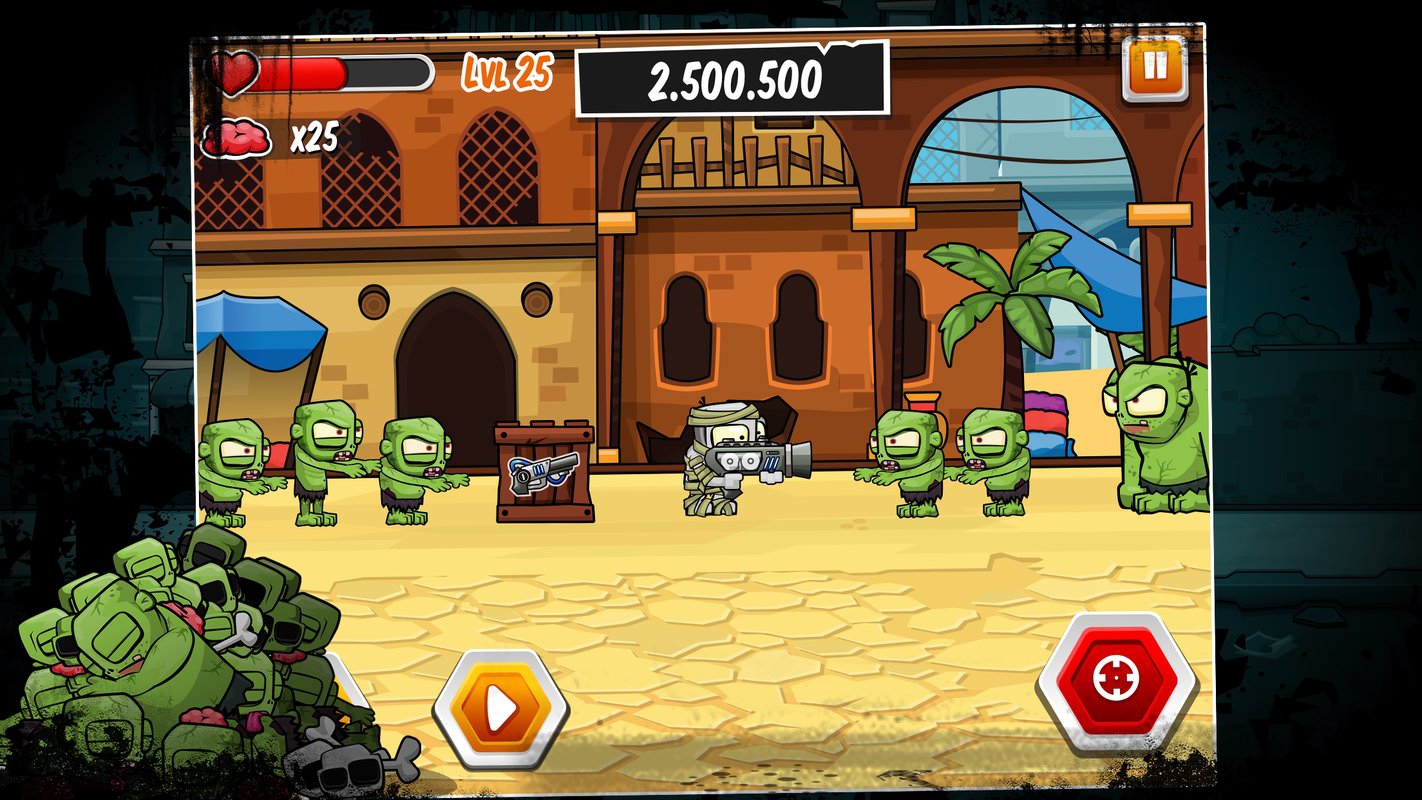Viewport: 1422px width, 800px height.
Task: Pause the game with the orange pause button
Action: tap(1154, 68)
